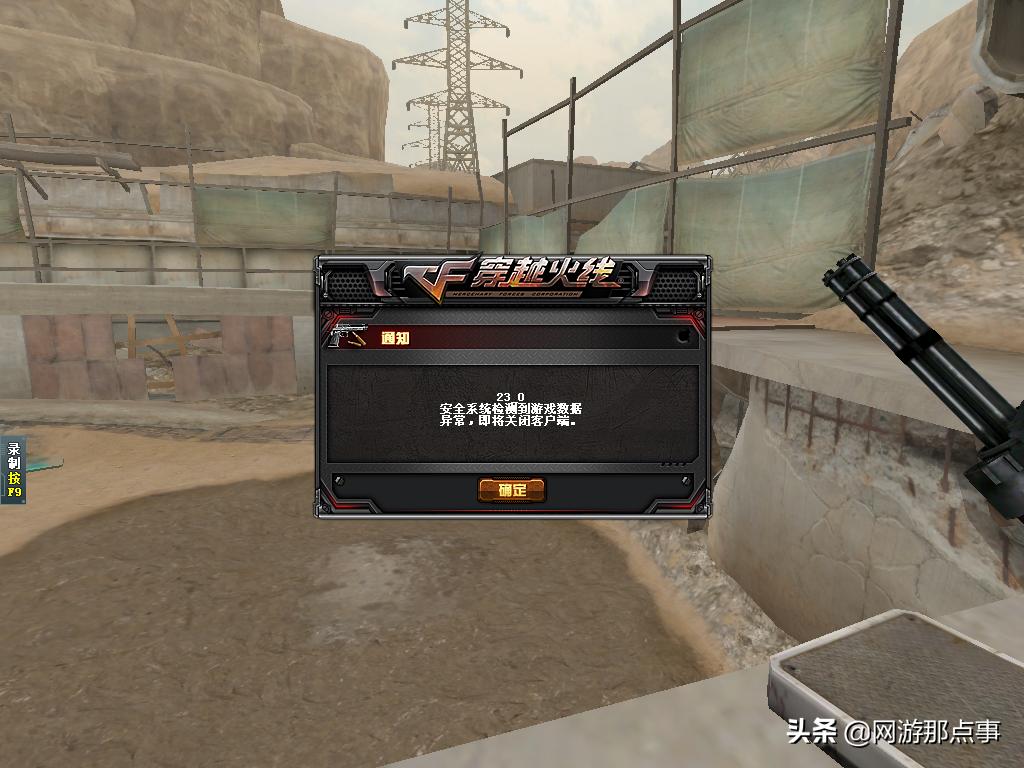This screenshot has height=768, width=1024.
Task: Confirm the notice with the 确定 button
Action: pos(511,490)
